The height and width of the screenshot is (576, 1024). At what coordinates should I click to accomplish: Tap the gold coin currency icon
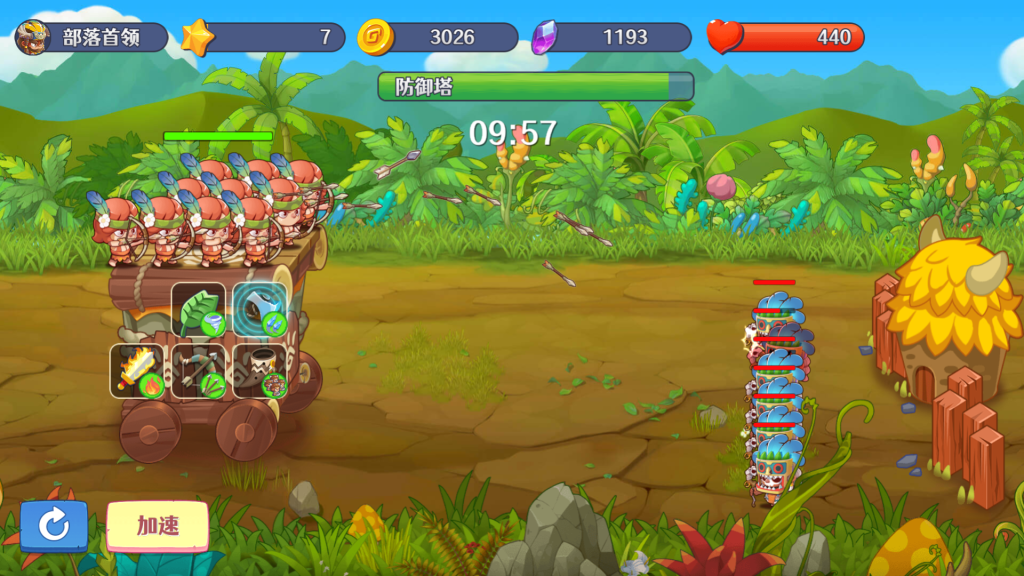(x=375, y=38)
